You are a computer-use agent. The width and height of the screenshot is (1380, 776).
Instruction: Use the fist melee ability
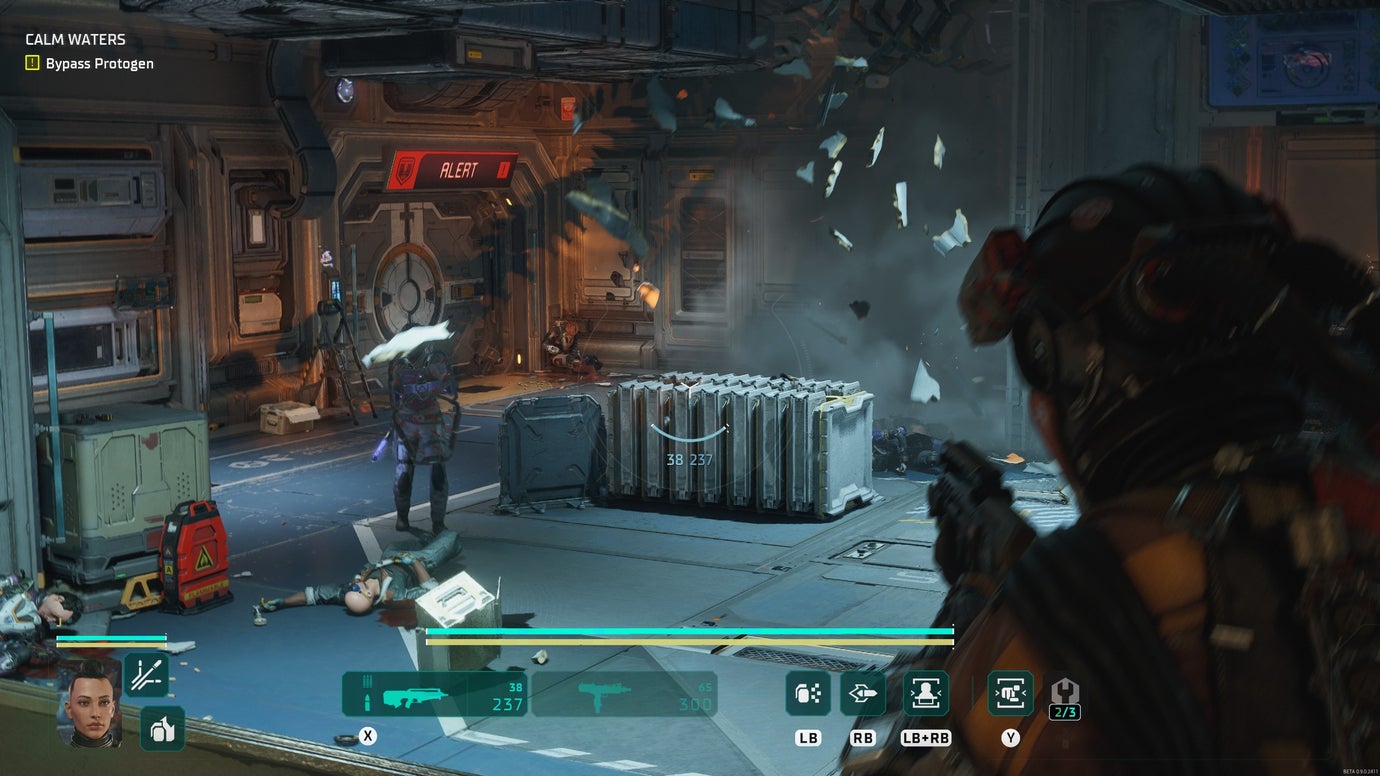(x=1010, y=693)
